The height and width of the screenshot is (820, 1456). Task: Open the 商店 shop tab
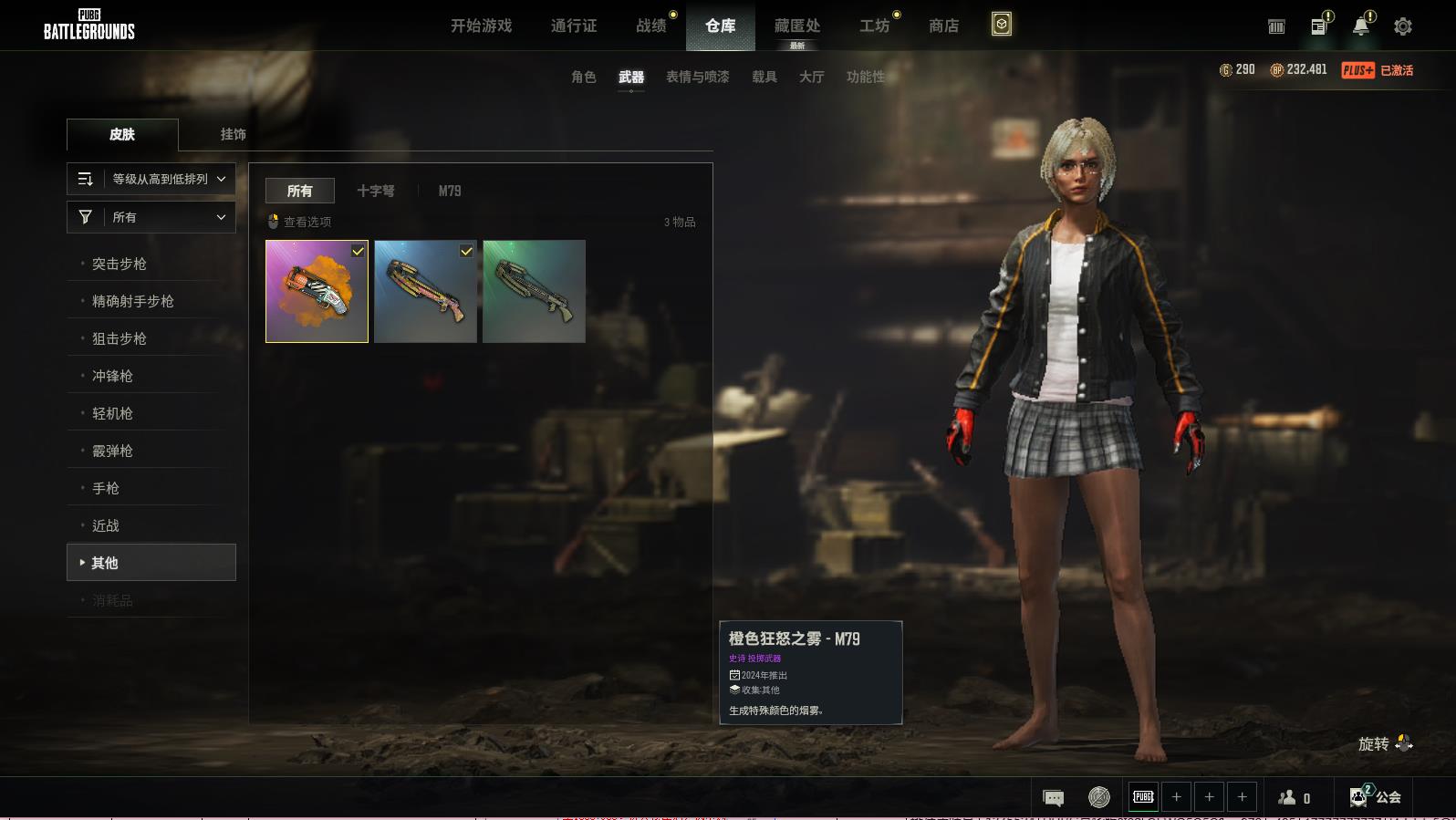click(x=943, y=26)
